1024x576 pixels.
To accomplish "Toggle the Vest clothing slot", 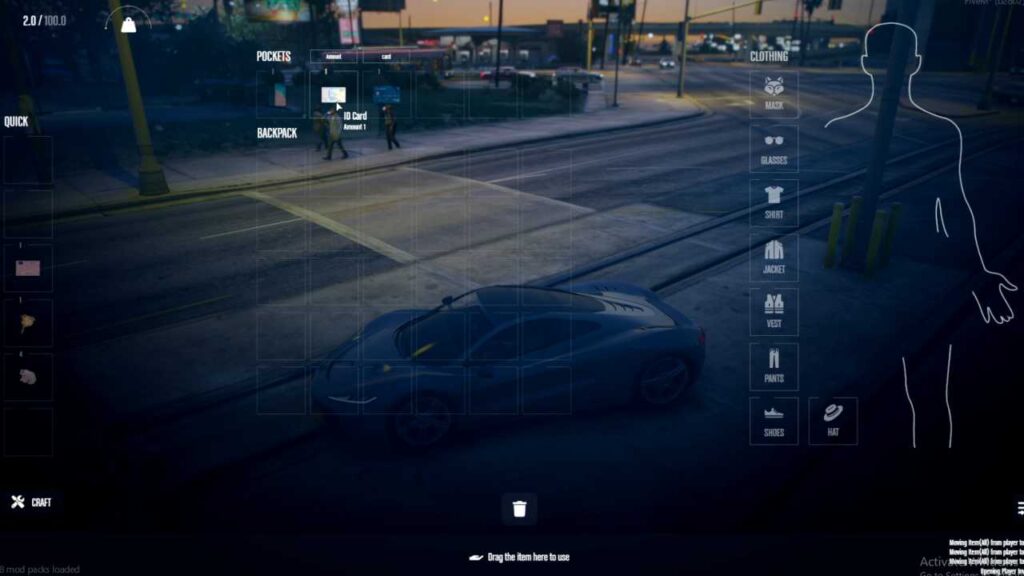I will point(774,312).
